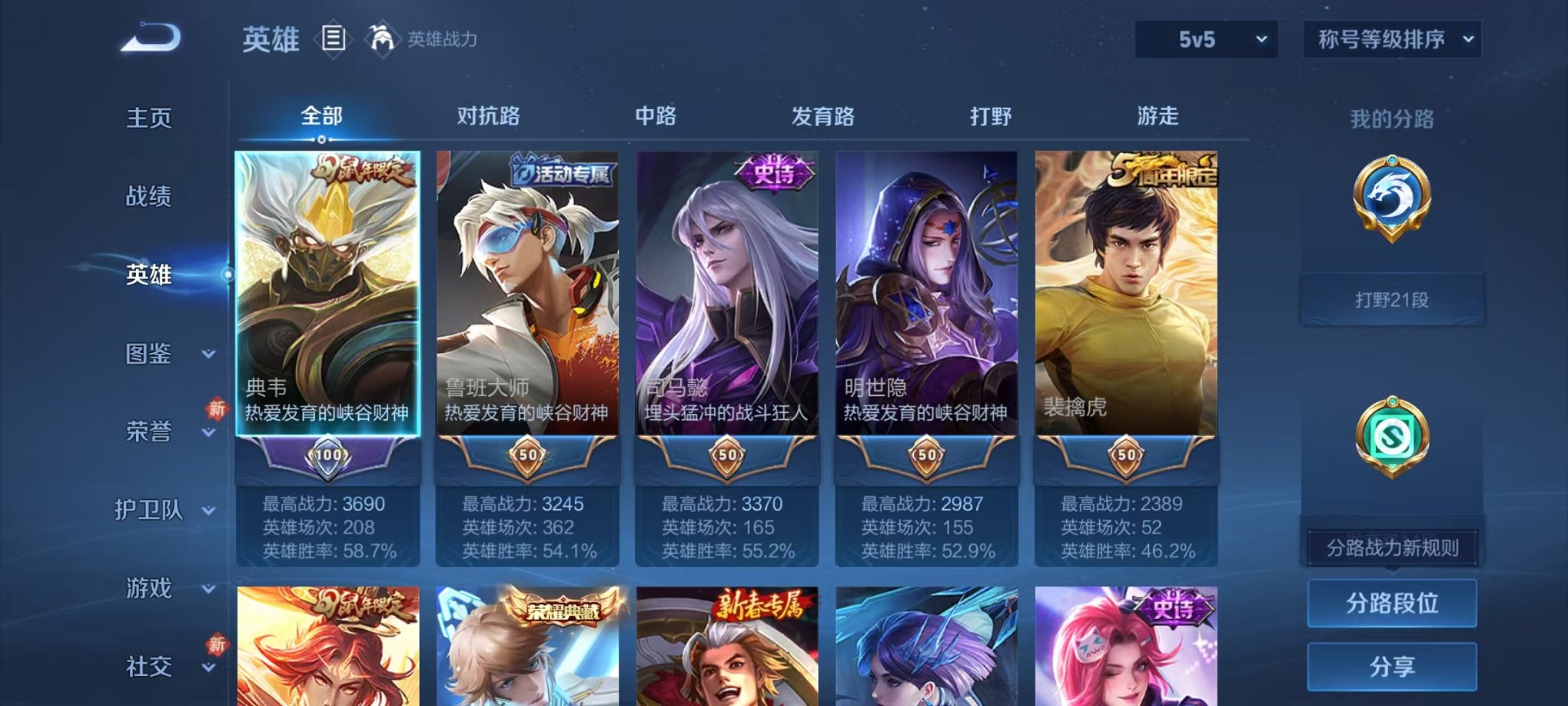Image resolution: width=1568 pixels, height=706 pixels.
Task: Open the hero list icon beside 英雄 title
Action: click(334, 37)
